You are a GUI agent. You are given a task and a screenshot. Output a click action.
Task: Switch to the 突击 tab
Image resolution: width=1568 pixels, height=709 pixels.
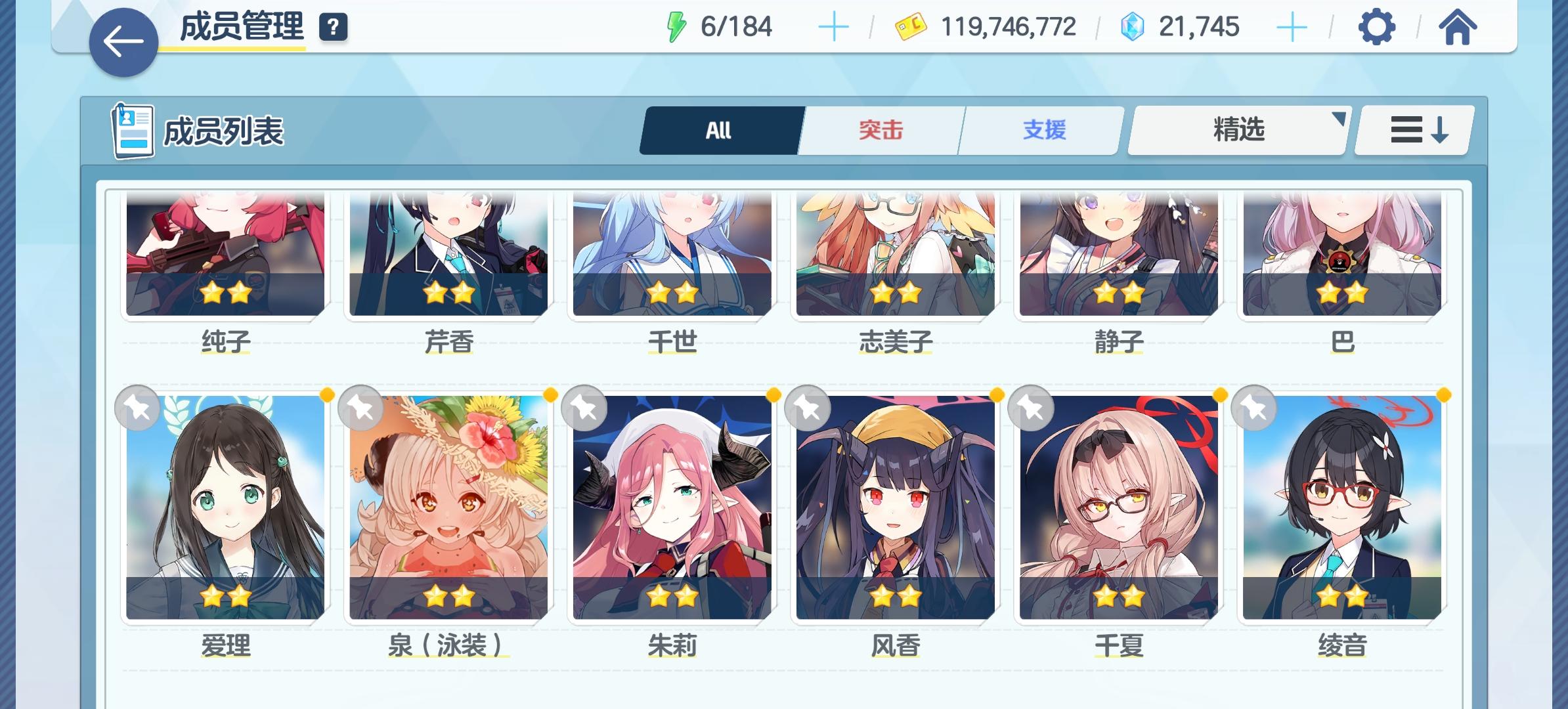[x=880, y=129]
